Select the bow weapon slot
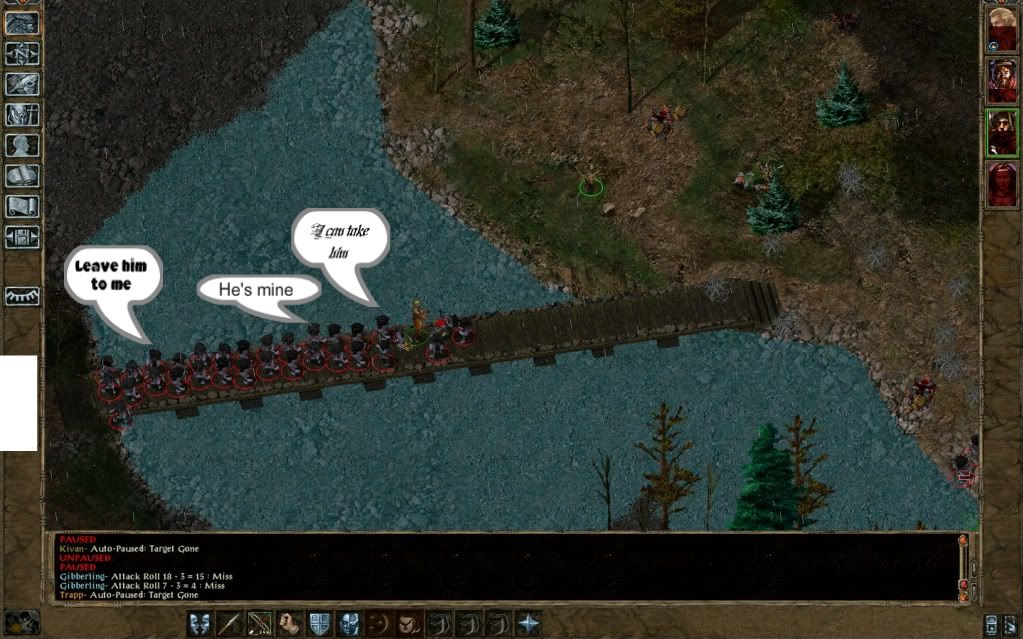 point(260,622)
